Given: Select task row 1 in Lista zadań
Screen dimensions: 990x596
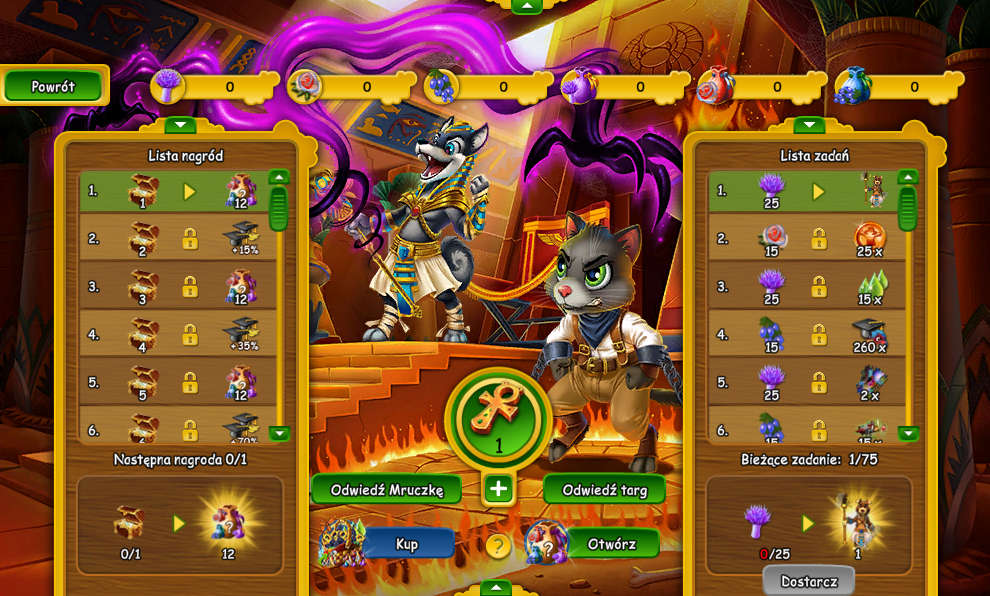Looking at the screenshot, I should tap(802, 191).
